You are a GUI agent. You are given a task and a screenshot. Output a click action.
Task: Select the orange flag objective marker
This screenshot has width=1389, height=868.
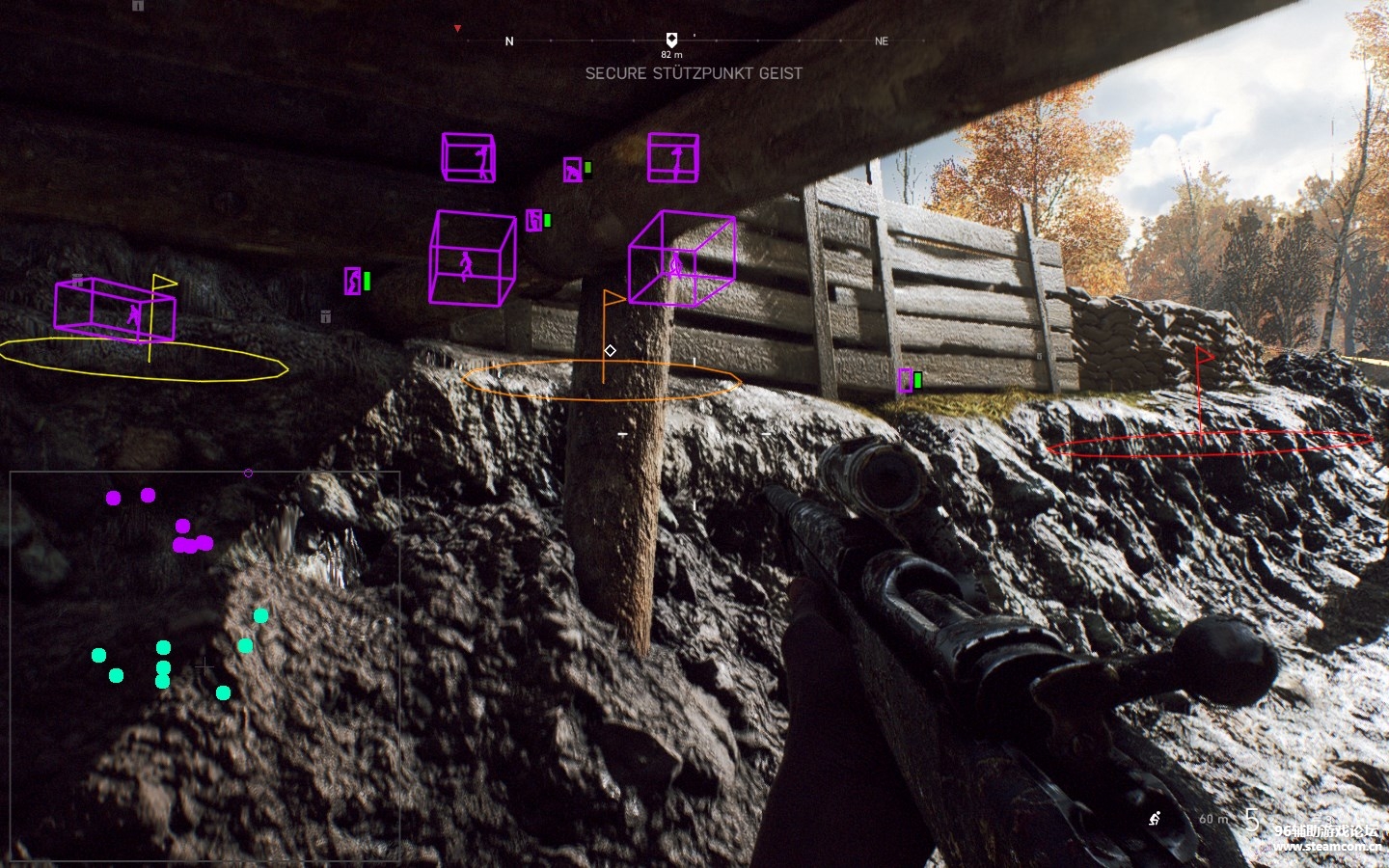coord(612,301)
